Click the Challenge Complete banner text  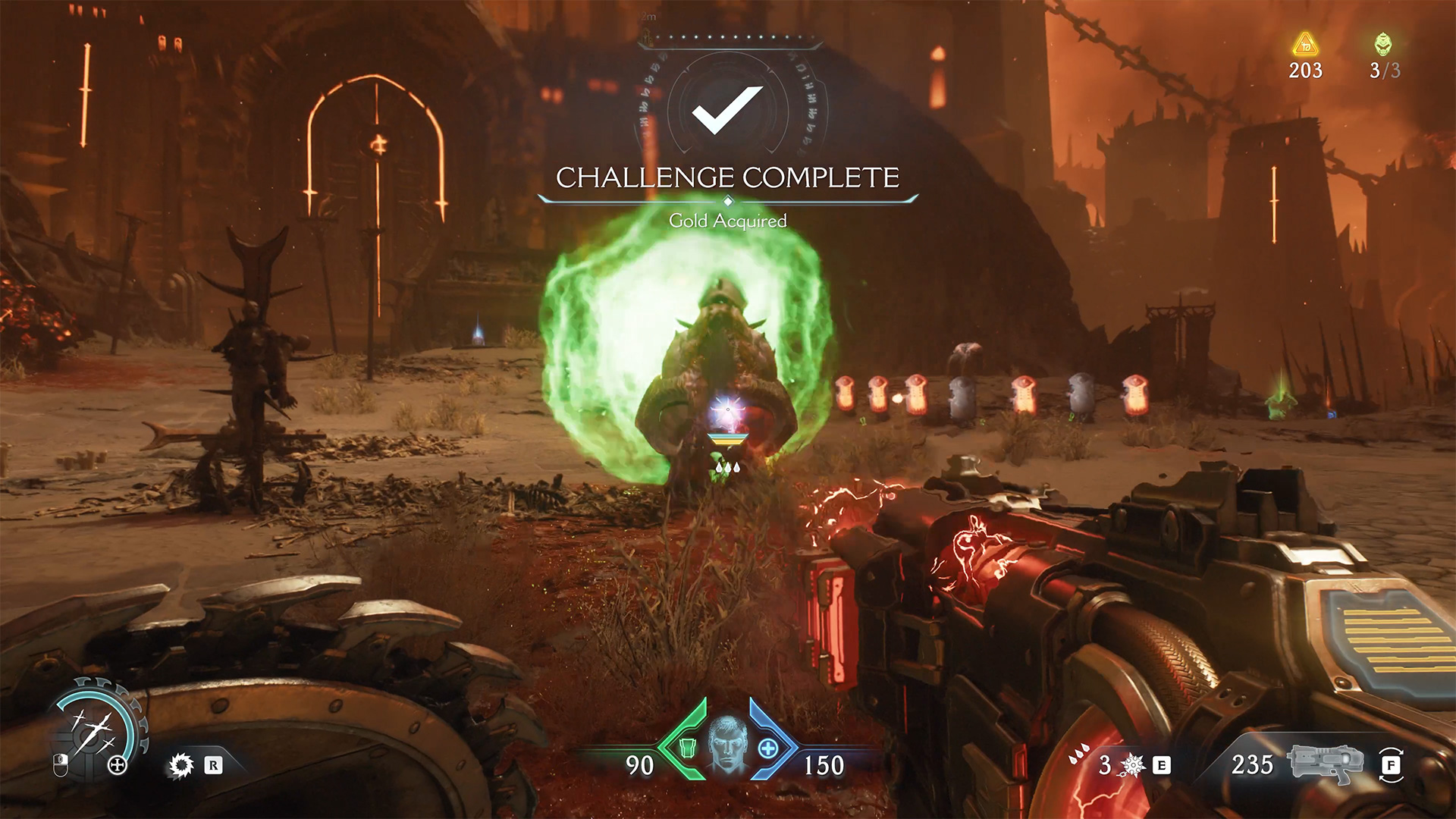(727, 177)
